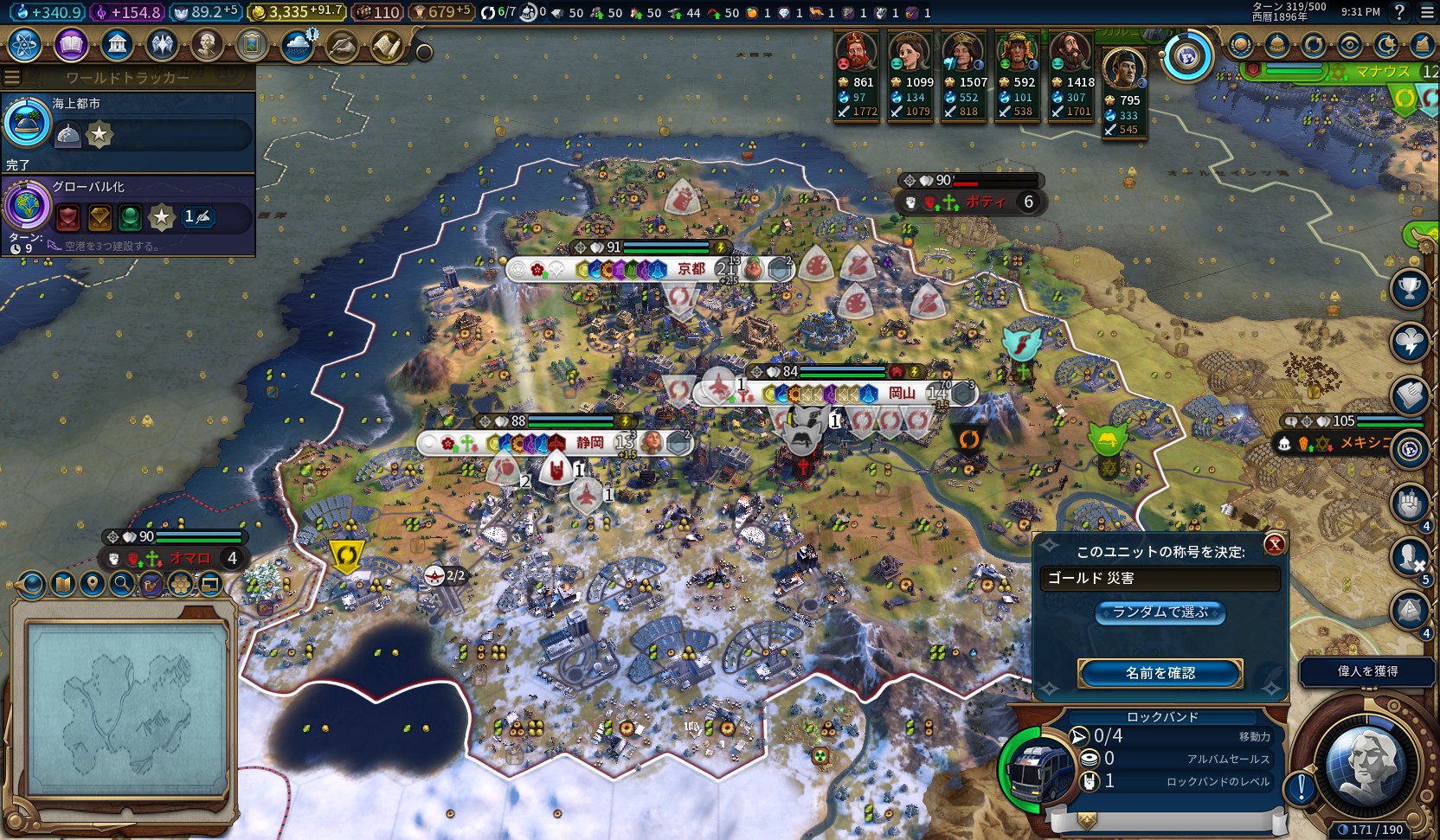Toggle the map pin tool
The width and height of the screenshot is (1440, 840).
click(93, 585)
